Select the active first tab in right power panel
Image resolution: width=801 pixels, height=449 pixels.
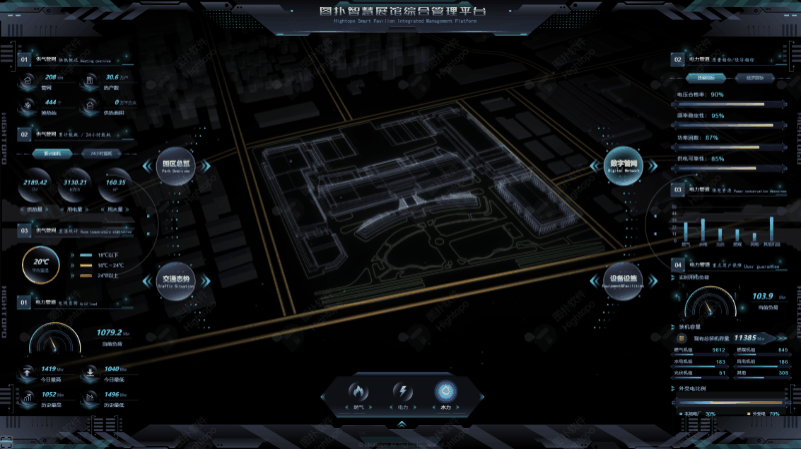coord(707,77)
